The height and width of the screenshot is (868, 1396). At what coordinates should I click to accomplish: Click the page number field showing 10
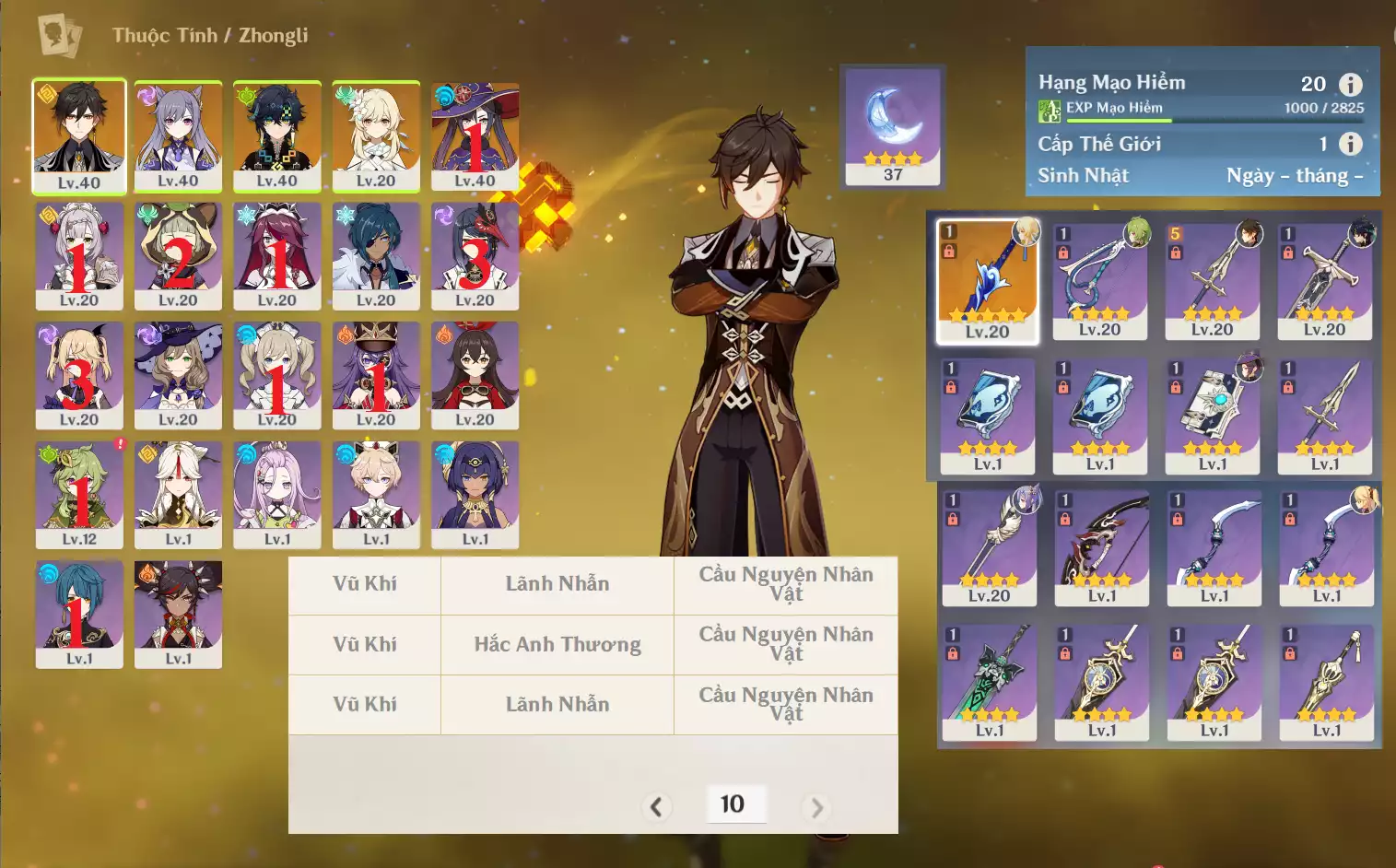pyautogui.click(x=733, y=803)
